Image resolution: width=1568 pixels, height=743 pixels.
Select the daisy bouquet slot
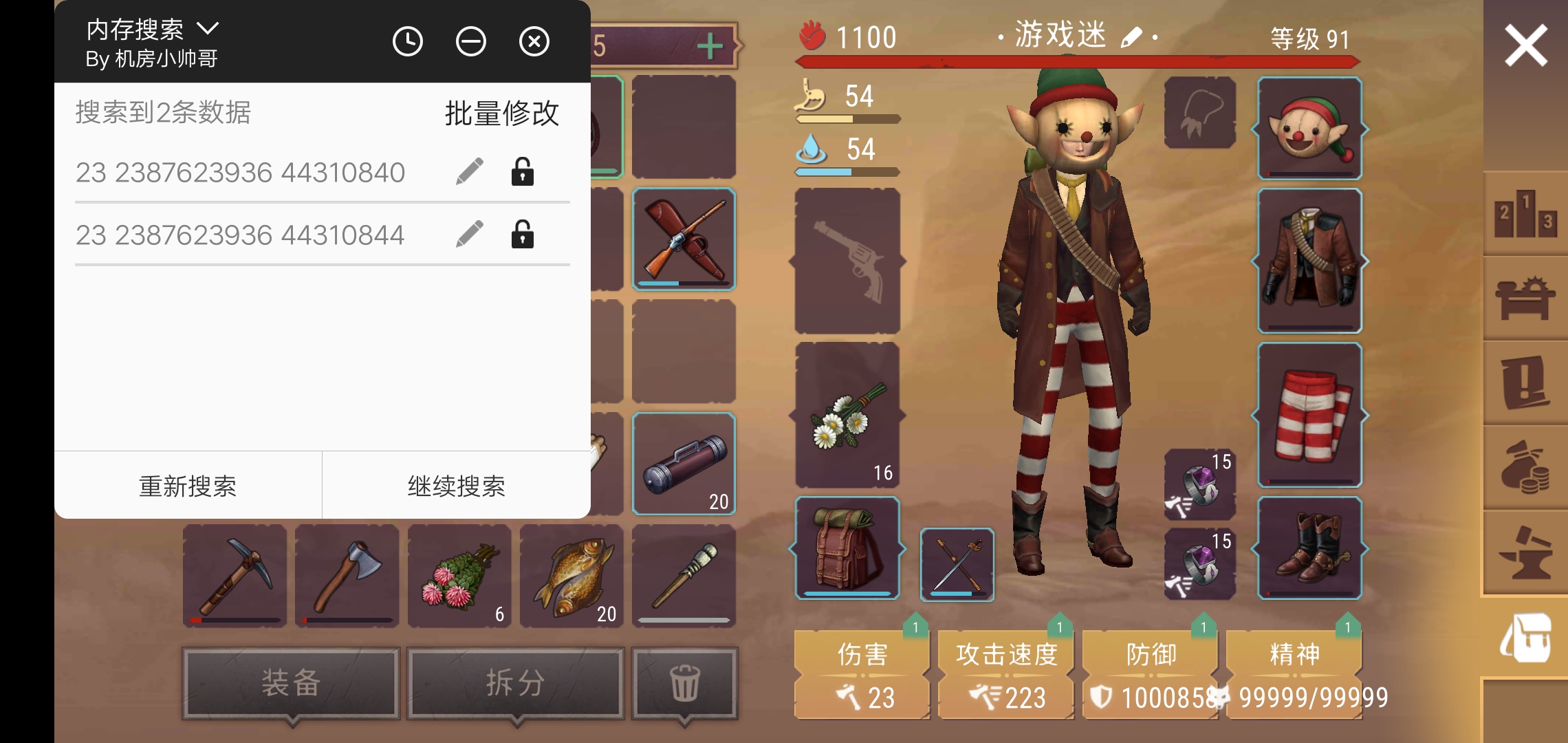pos(847,415)
